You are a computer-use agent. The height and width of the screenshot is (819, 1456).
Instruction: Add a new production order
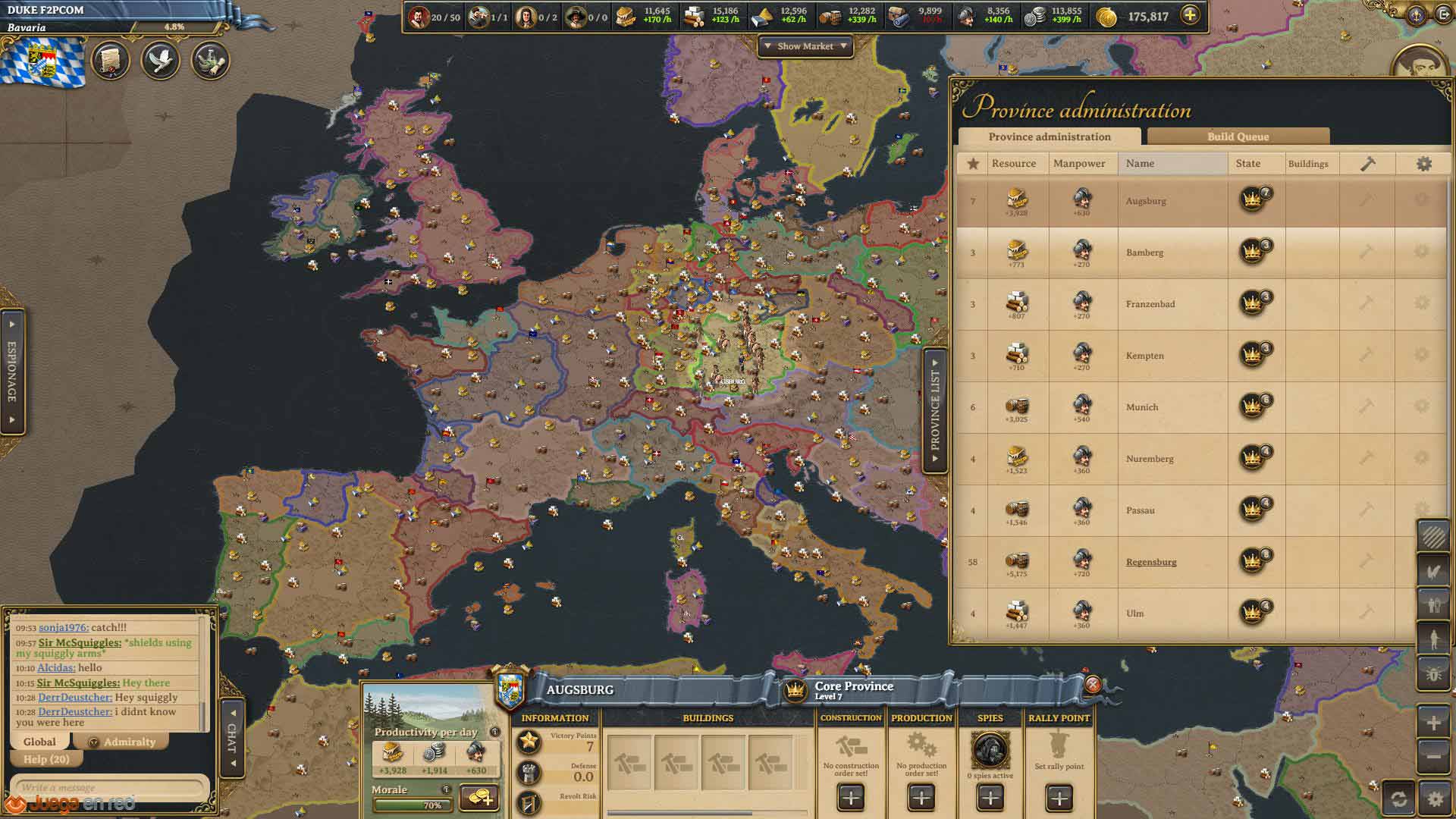coord(921,798)
